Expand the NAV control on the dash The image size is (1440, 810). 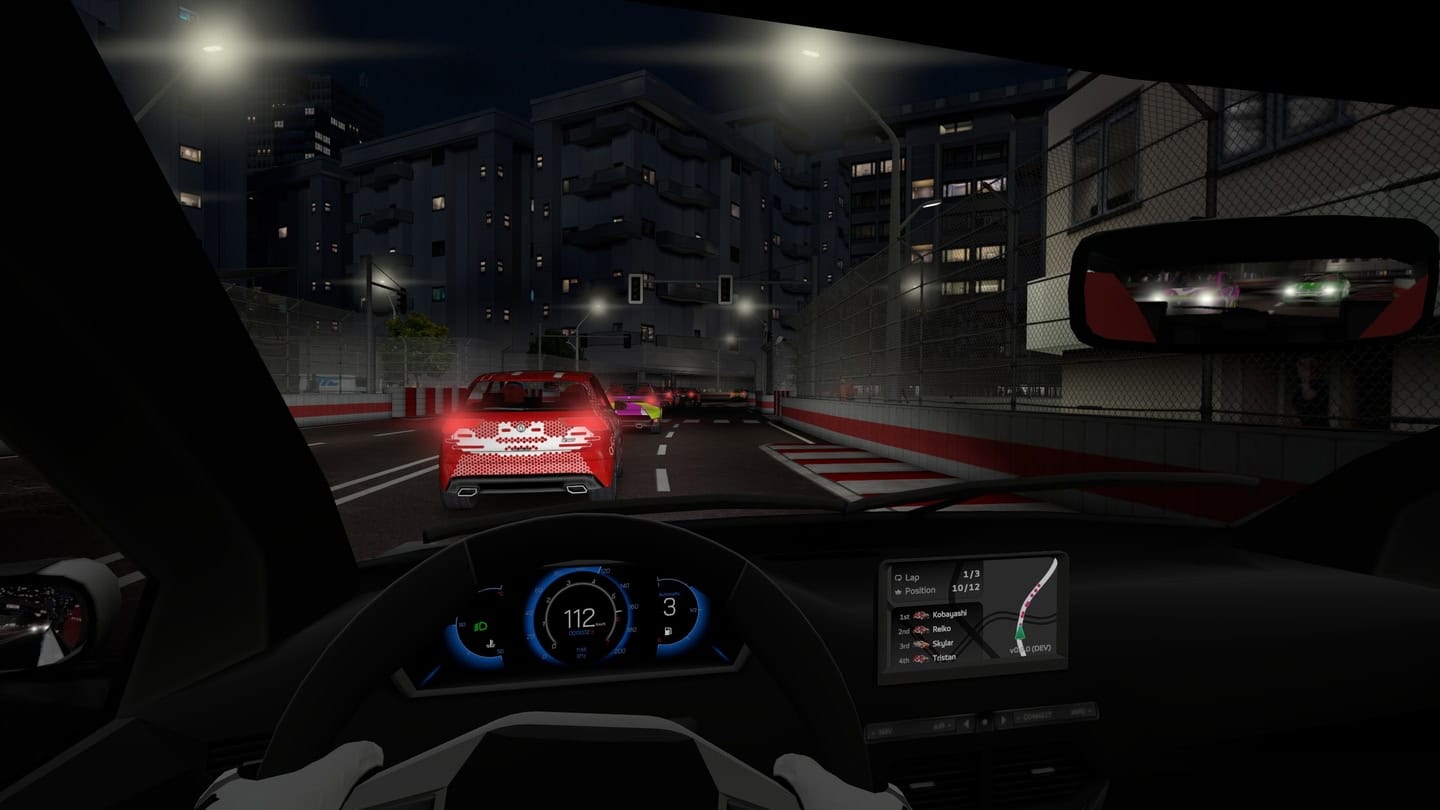(885, 729)
